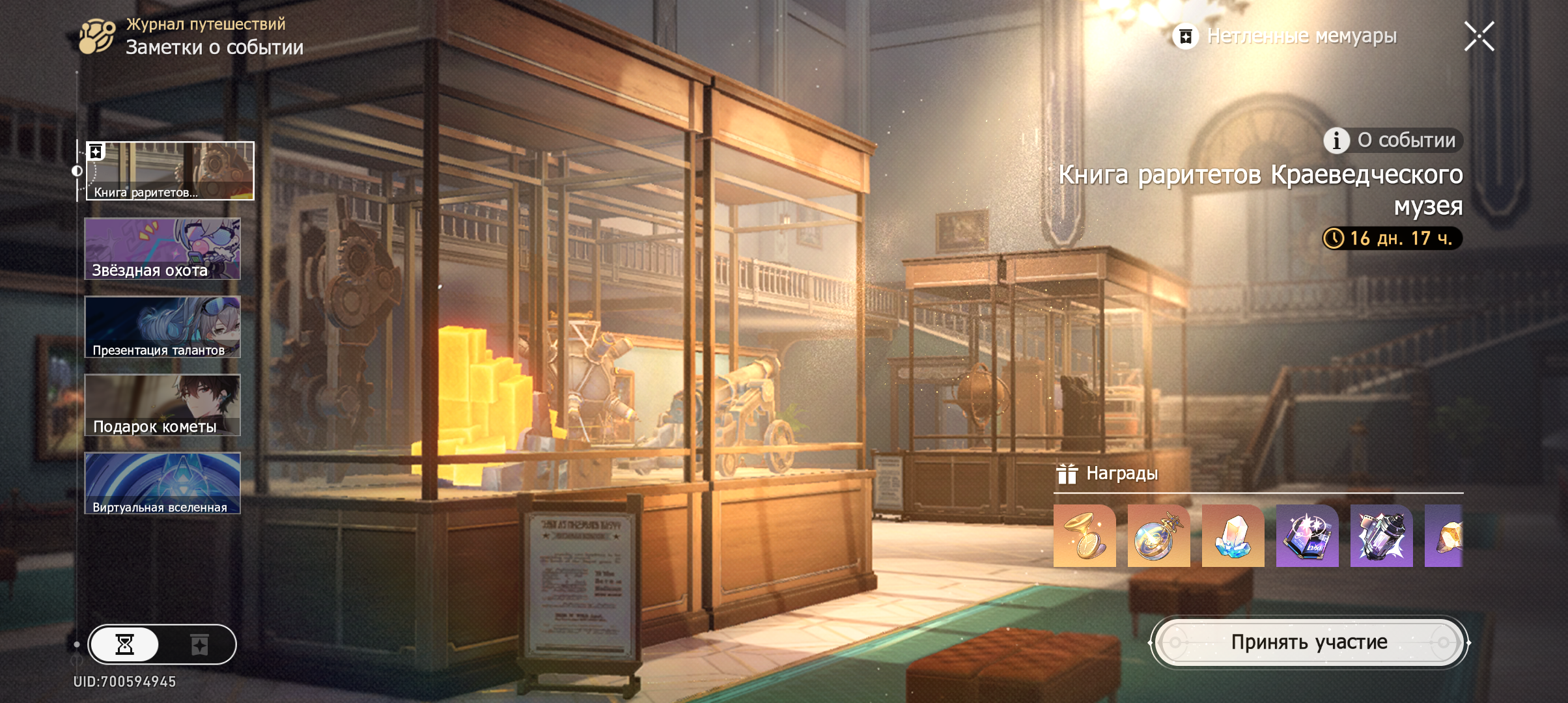The width and height of the screenshot is (1568, 703).
Task: View the purple book reward icon
Action: tap(1307, 536)
